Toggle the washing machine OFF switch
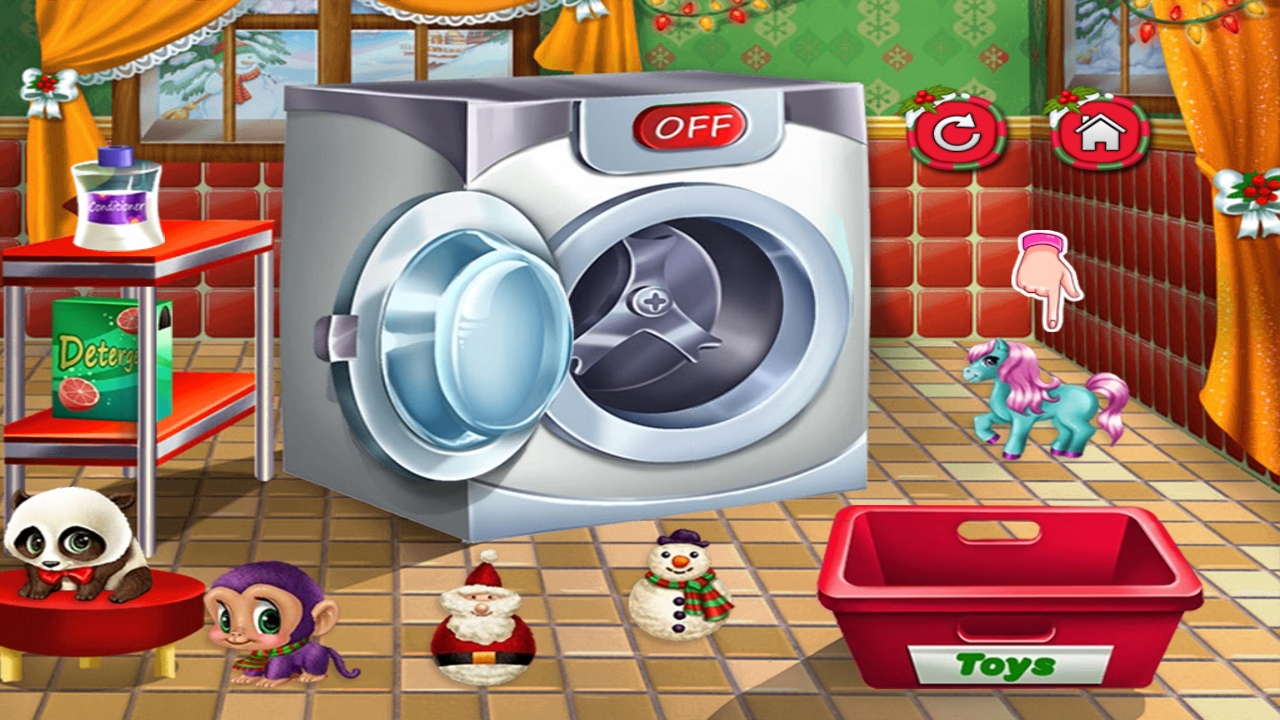 pyautogui.click(x=689, y=128)
